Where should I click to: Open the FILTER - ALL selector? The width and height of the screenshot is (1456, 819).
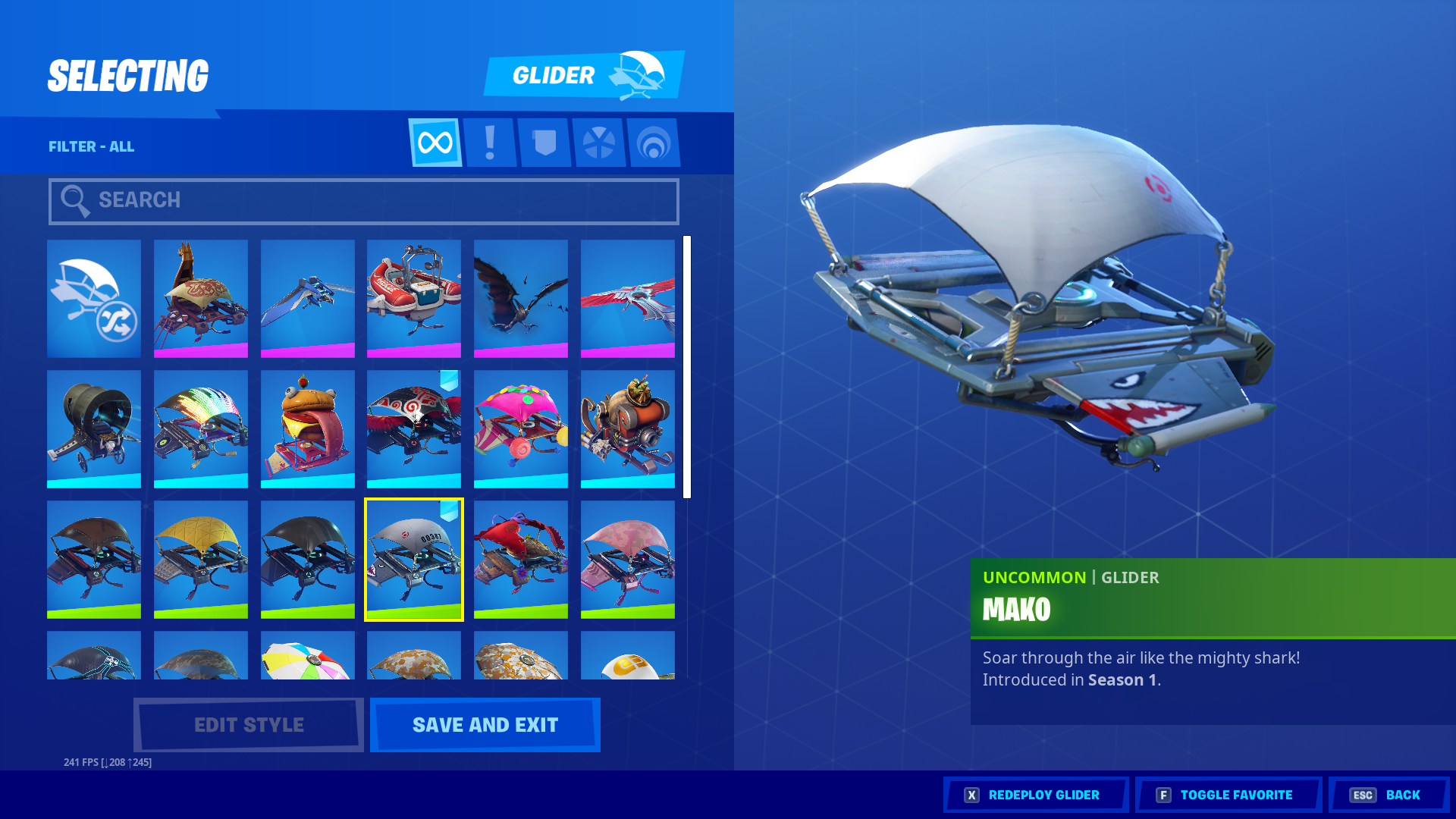tap(93, 146)
